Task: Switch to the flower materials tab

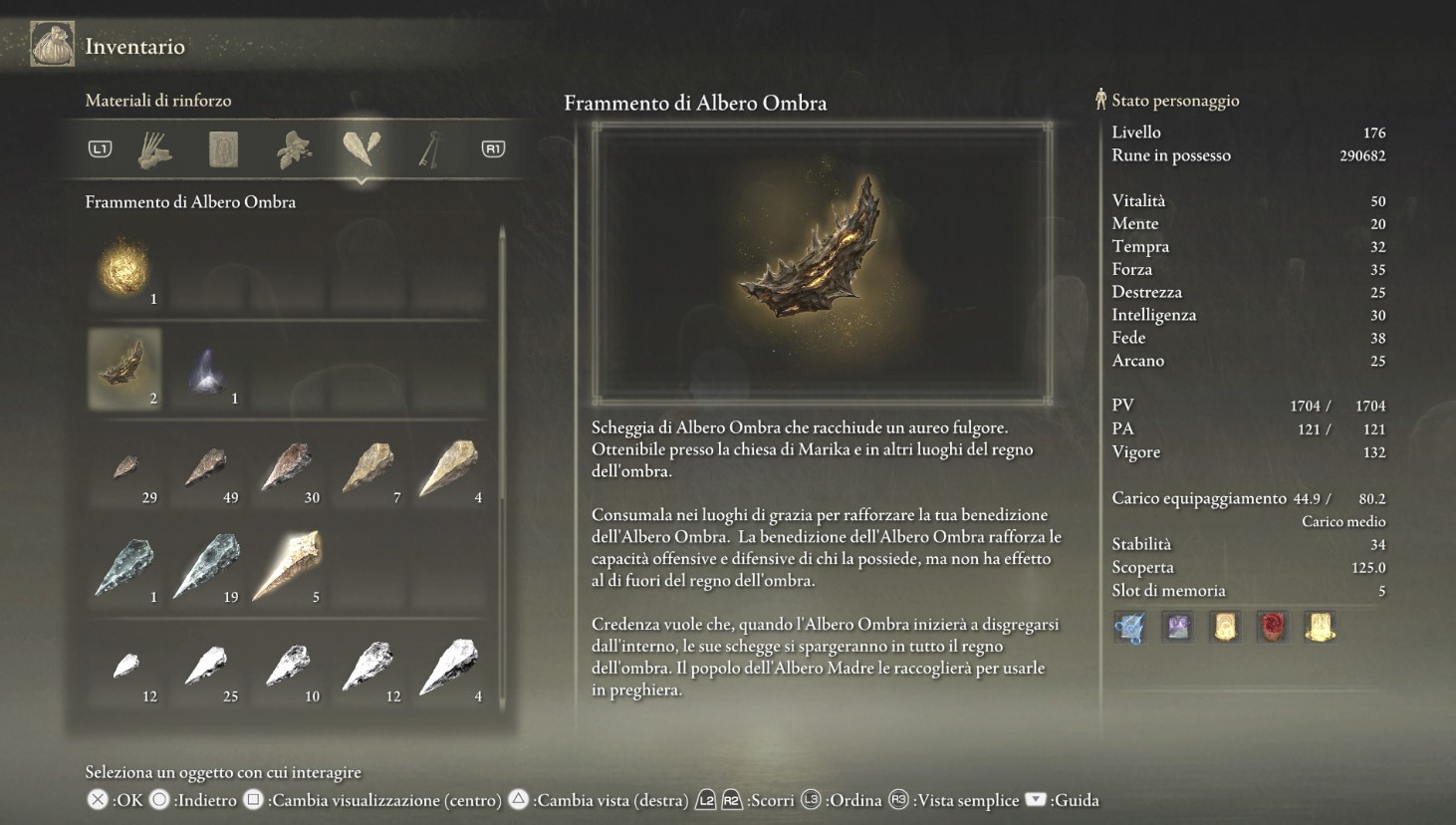Action: point(294,149)
